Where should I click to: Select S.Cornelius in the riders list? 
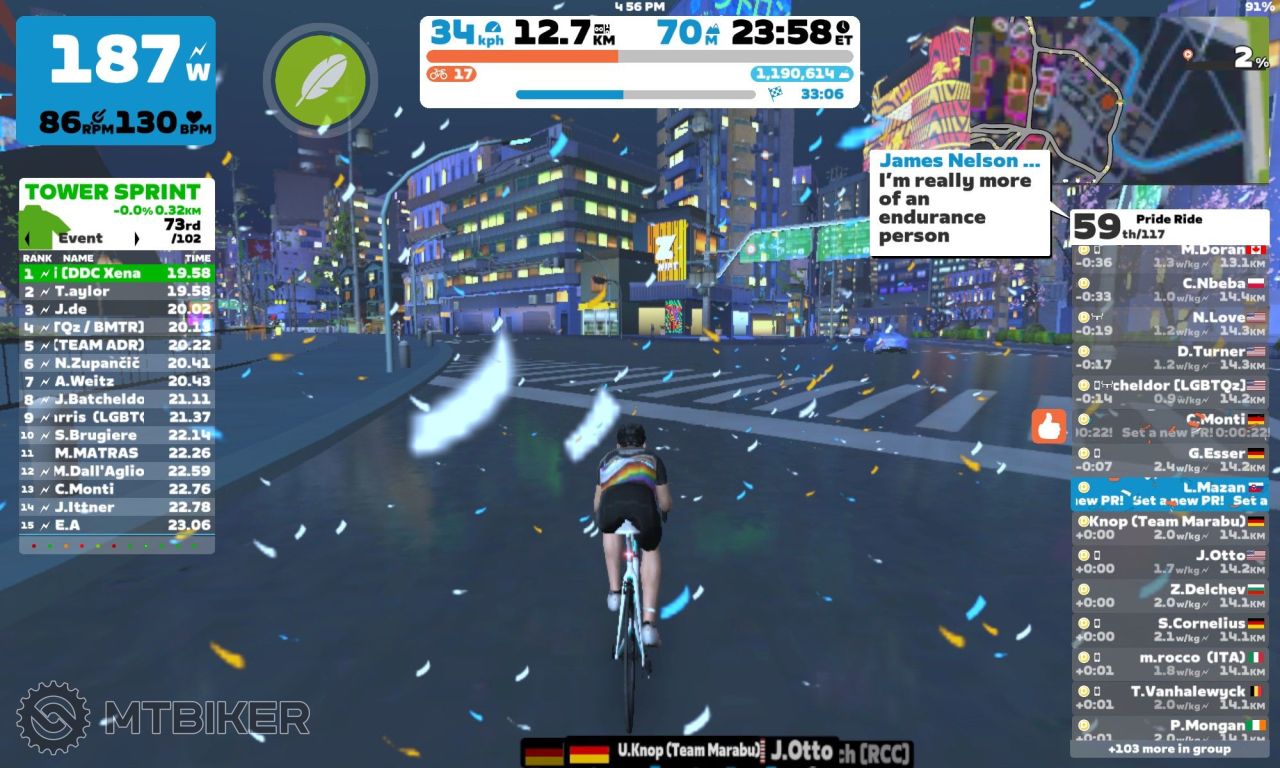[1170, 630]
